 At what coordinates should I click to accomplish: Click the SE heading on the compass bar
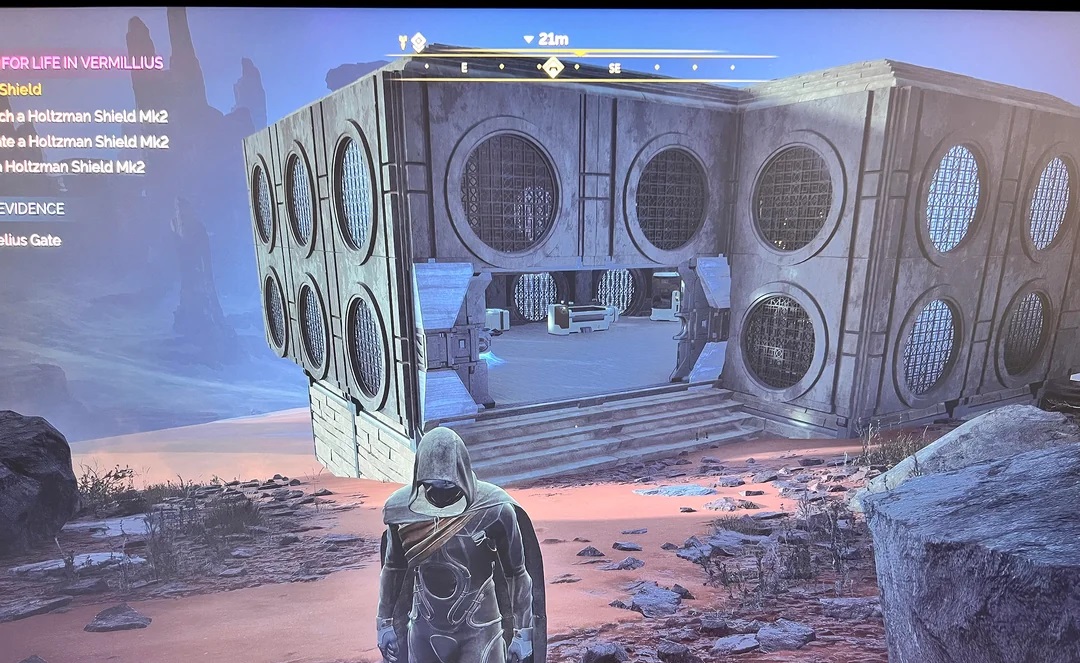click(x=615, y=68)
